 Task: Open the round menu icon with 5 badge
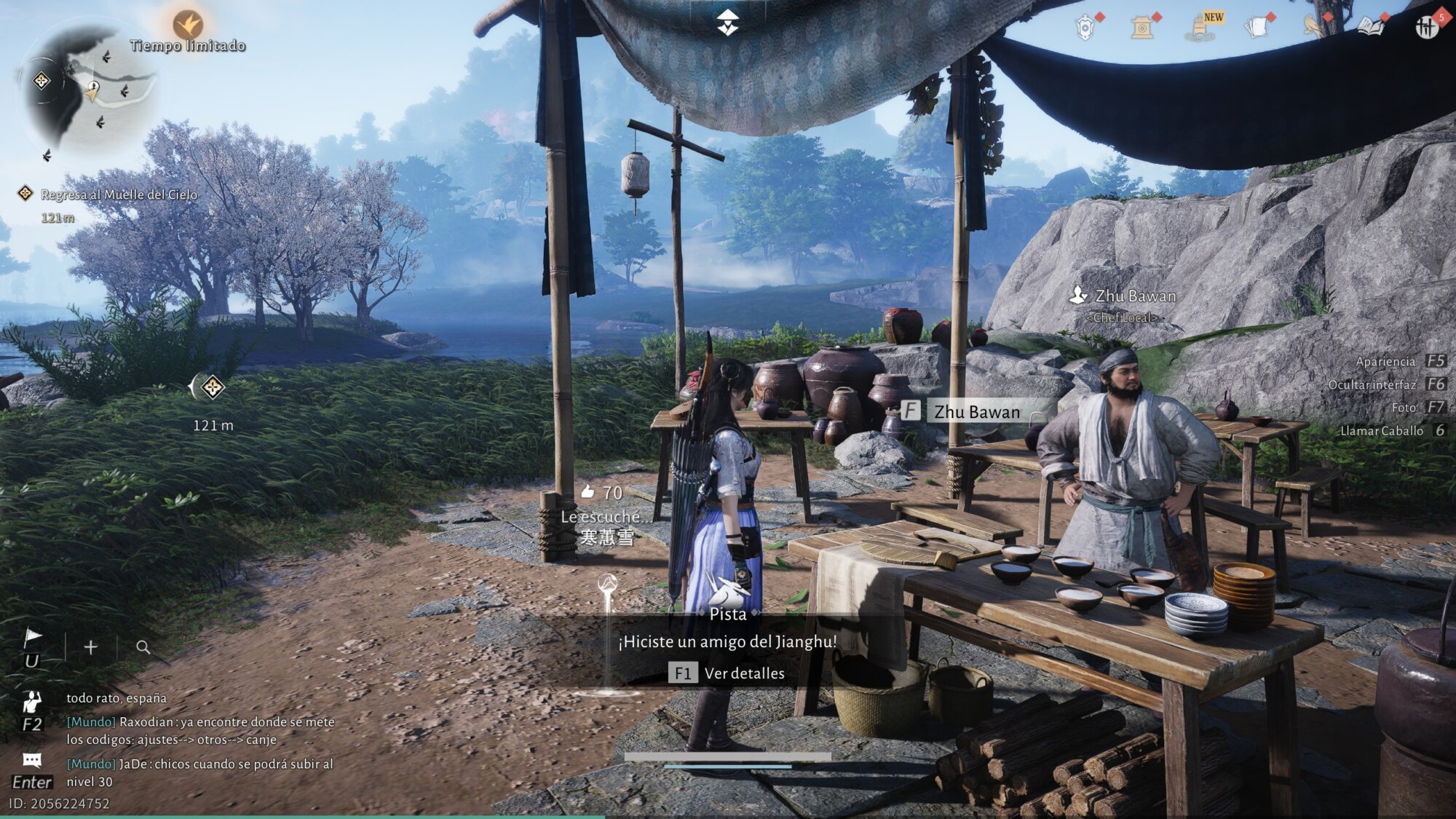click(x=1427, y=28)
